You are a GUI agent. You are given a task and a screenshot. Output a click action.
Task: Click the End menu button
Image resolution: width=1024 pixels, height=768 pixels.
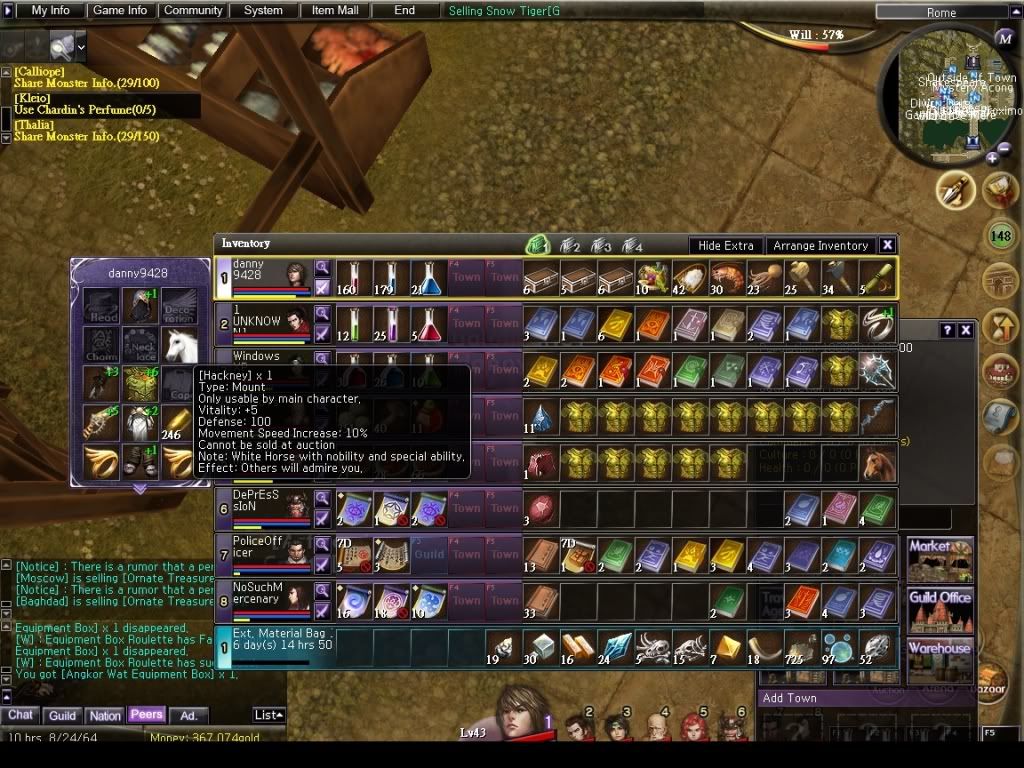click(404, 11)
